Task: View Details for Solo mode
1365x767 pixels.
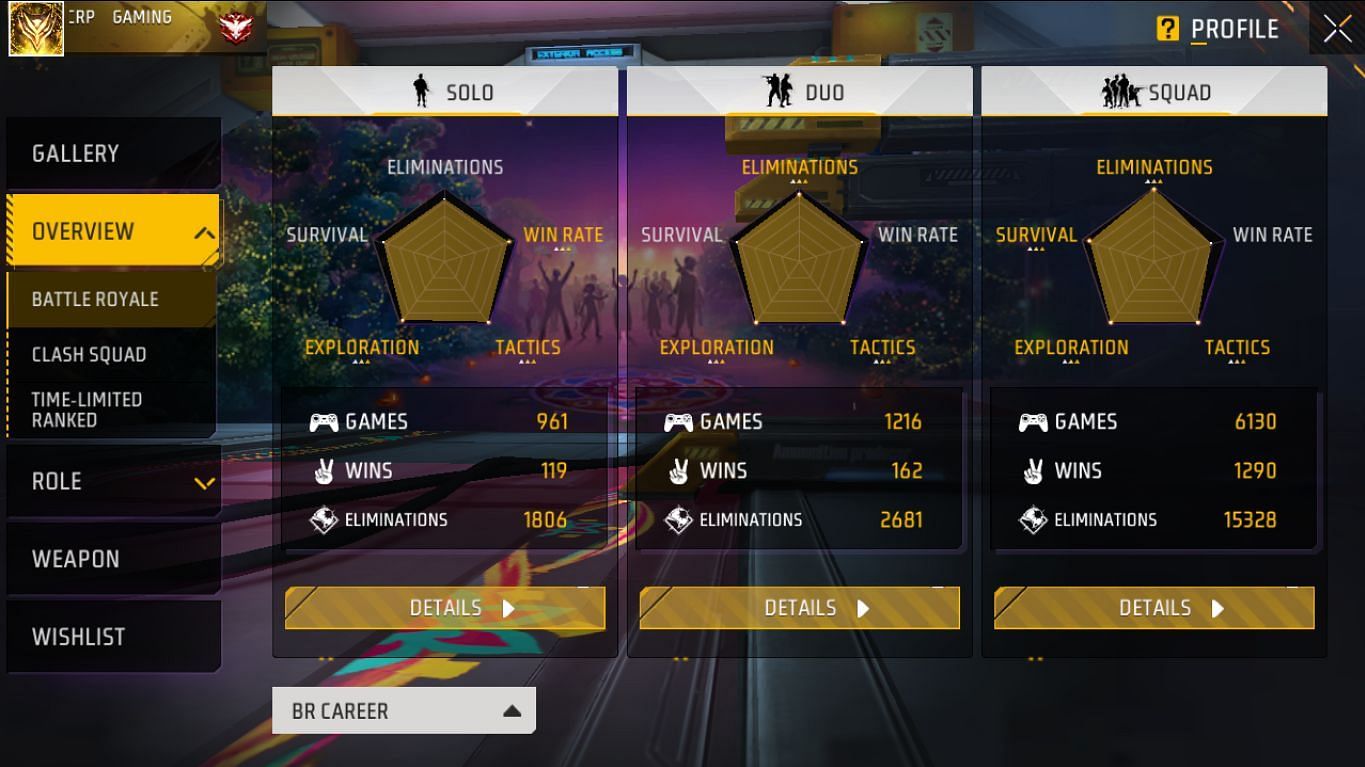Action: 445,607
